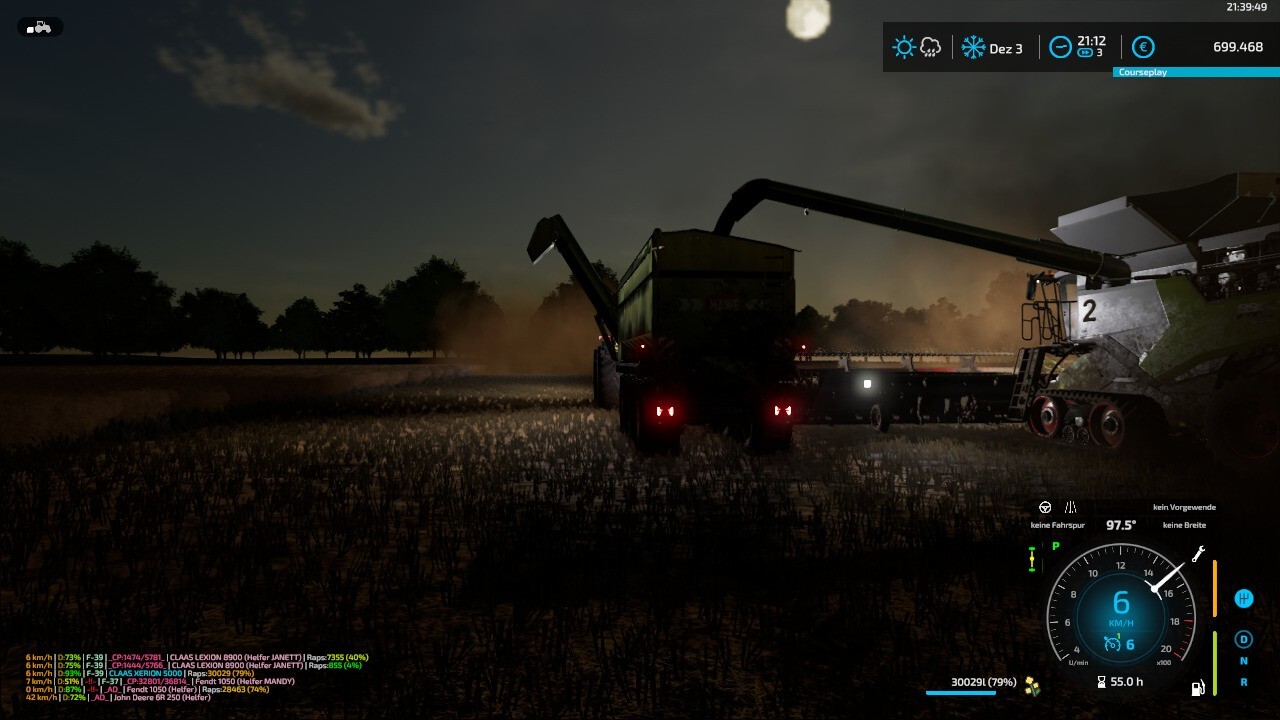This screenshot has width=1280, height=720.
Task: Open the Courseplay panel bar
Action: pos(1195,72)
